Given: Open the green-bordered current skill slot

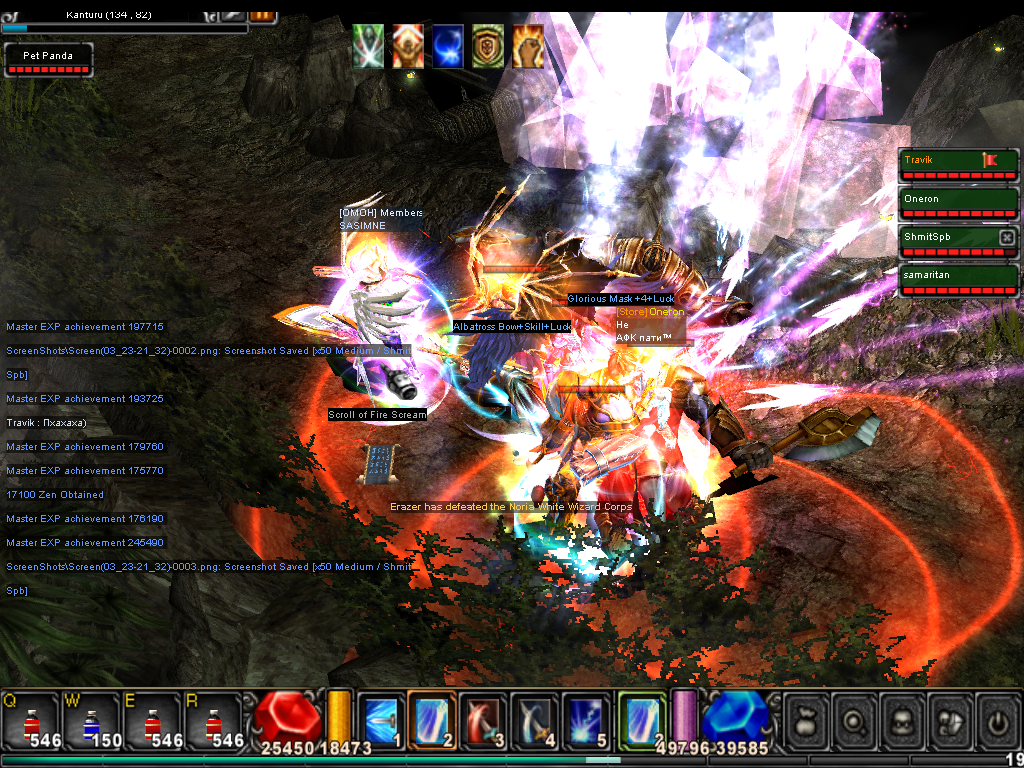Looking at the screenshot, I should coord(641,719).
